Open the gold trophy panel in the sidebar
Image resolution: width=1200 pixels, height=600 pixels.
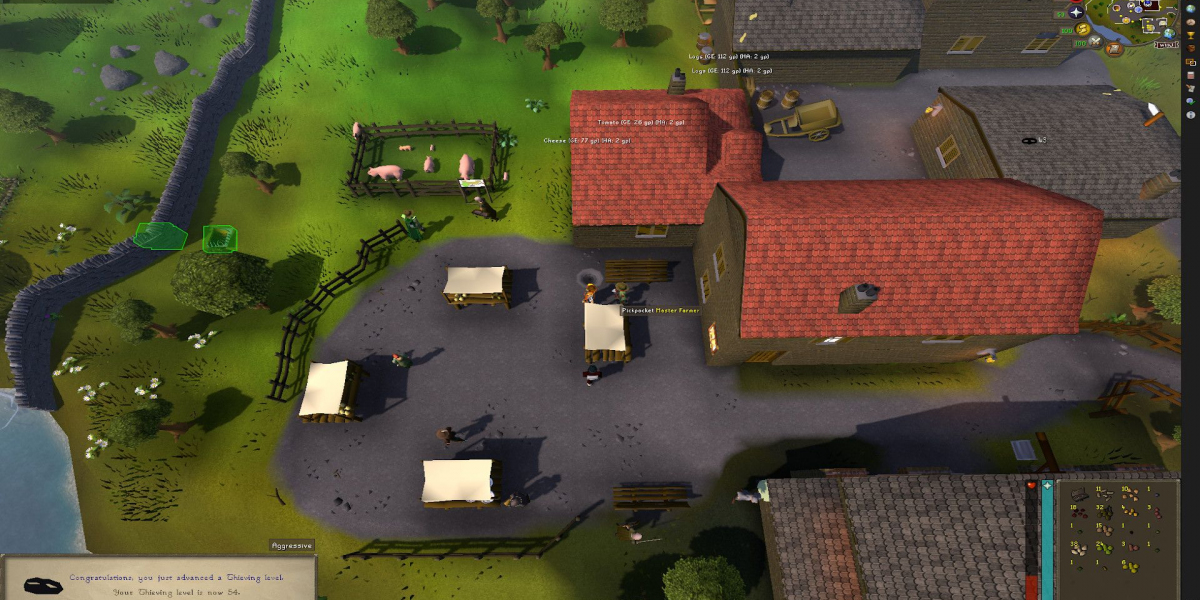click(1190, 35)
